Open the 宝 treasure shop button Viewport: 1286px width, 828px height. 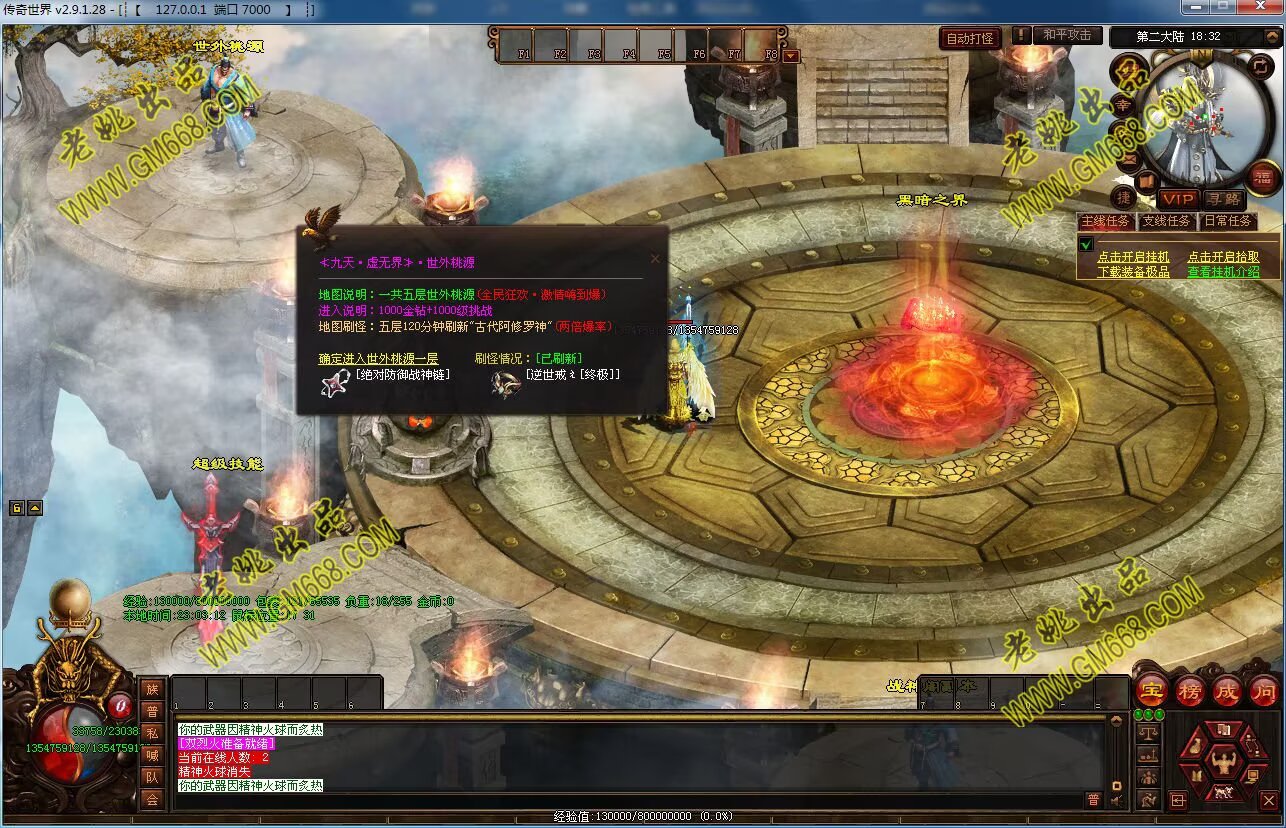pyautogui.click(x=1150, y=690)
